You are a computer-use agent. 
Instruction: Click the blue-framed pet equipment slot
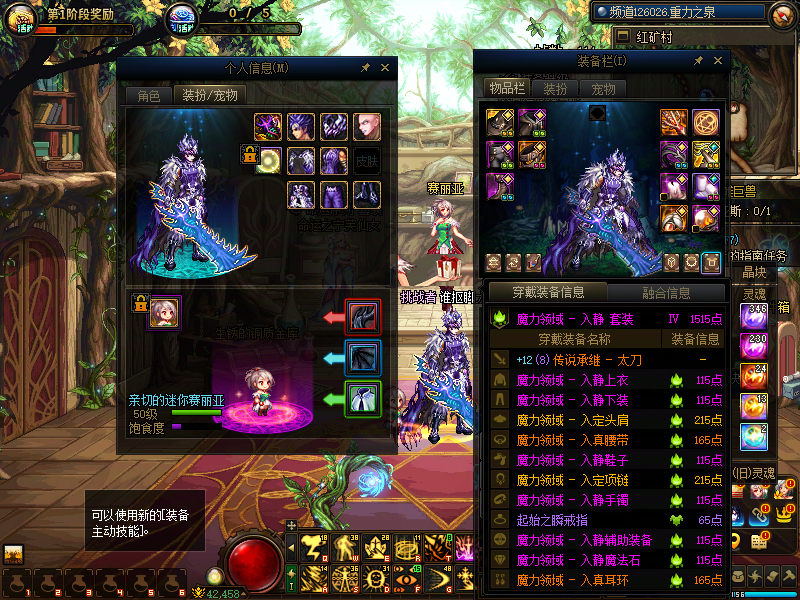click(361, 357)
